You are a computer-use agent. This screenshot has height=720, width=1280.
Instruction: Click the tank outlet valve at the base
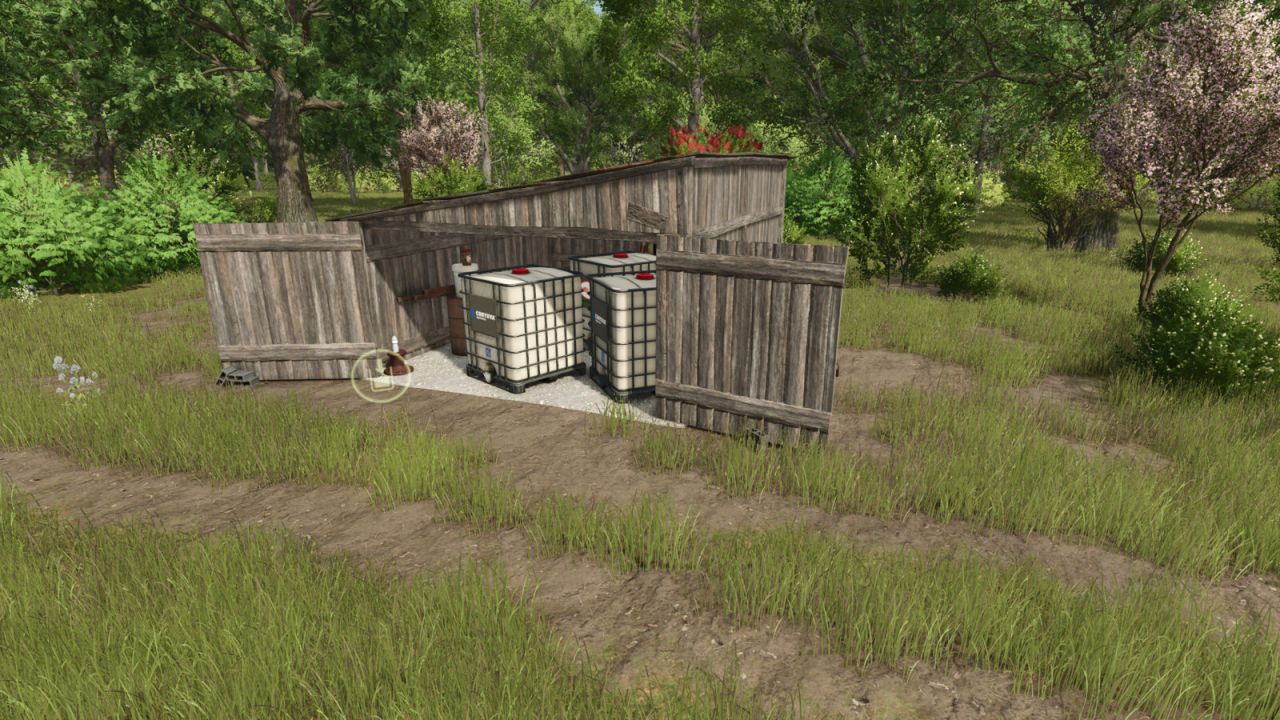[x=489, y=372]
